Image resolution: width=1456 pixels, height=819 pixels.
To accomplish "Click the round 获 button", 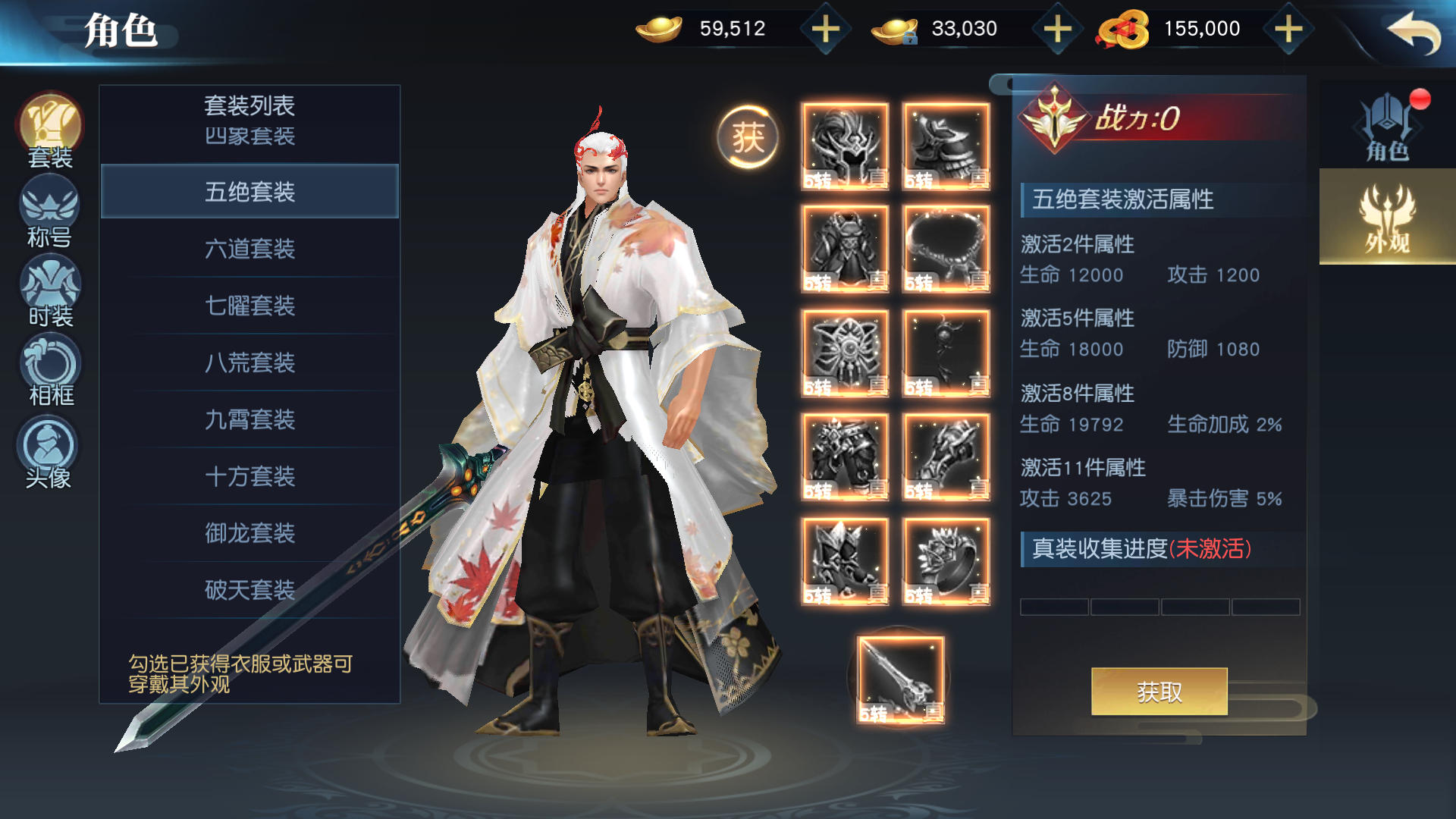I will (748, 137).
